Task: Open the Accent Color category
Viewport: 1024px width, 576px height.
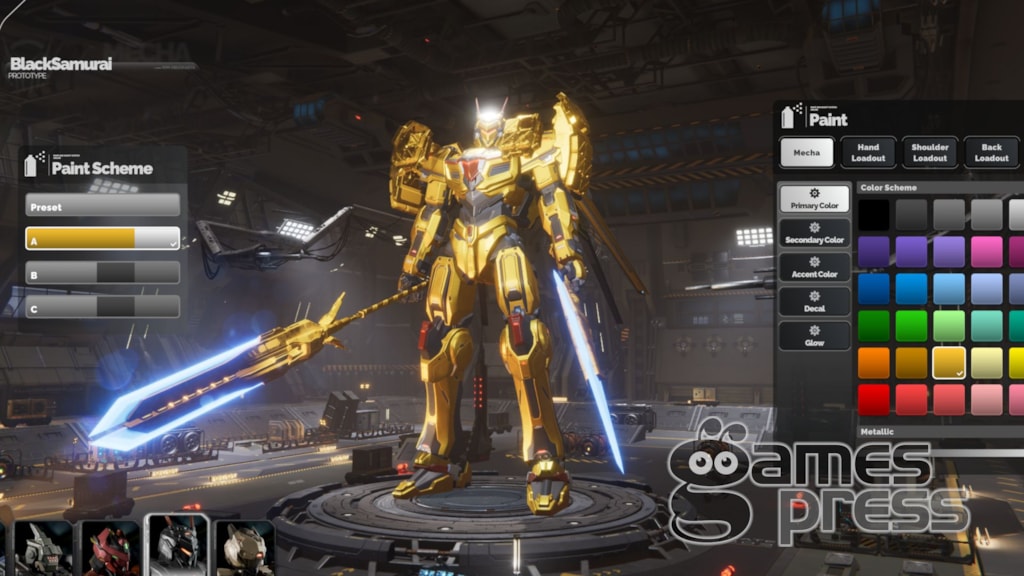Action: [x=814, y=267]
